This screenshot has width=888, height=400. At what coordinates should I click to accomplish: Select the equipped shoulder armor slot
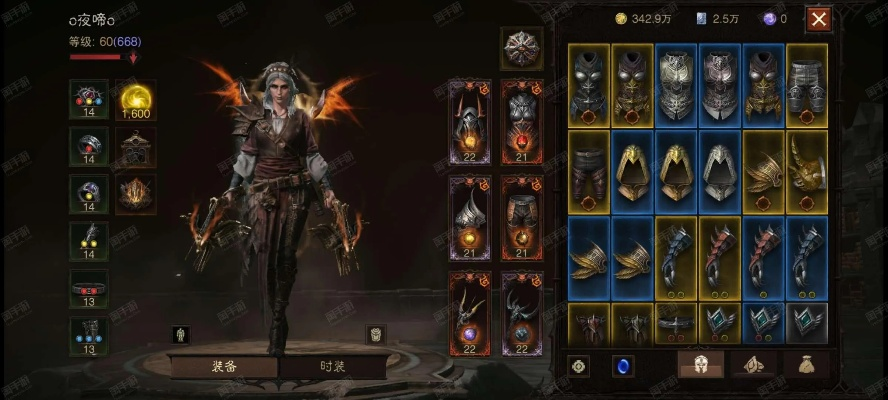tap(471, 216)
